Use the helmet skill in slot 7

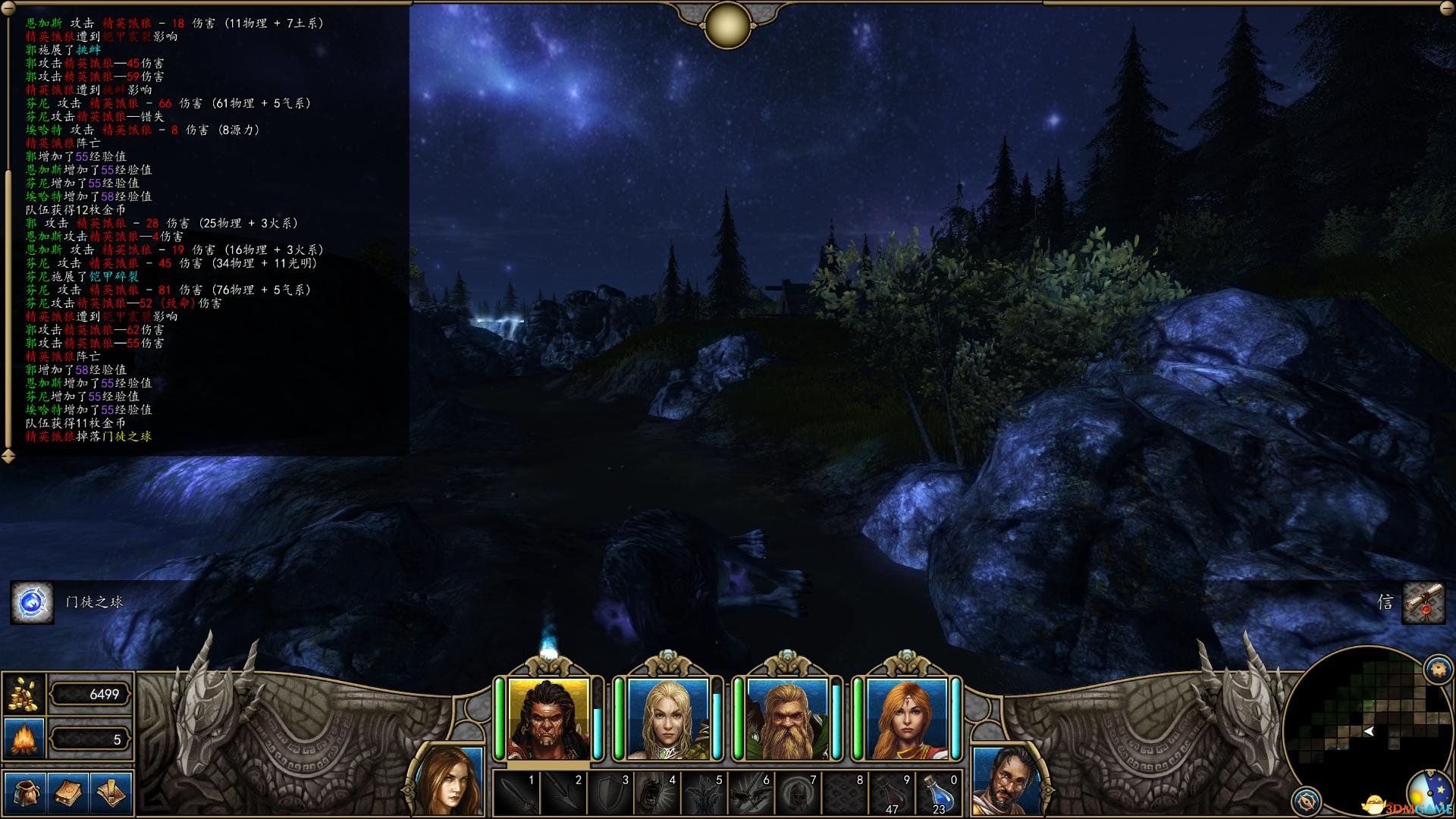799,793
